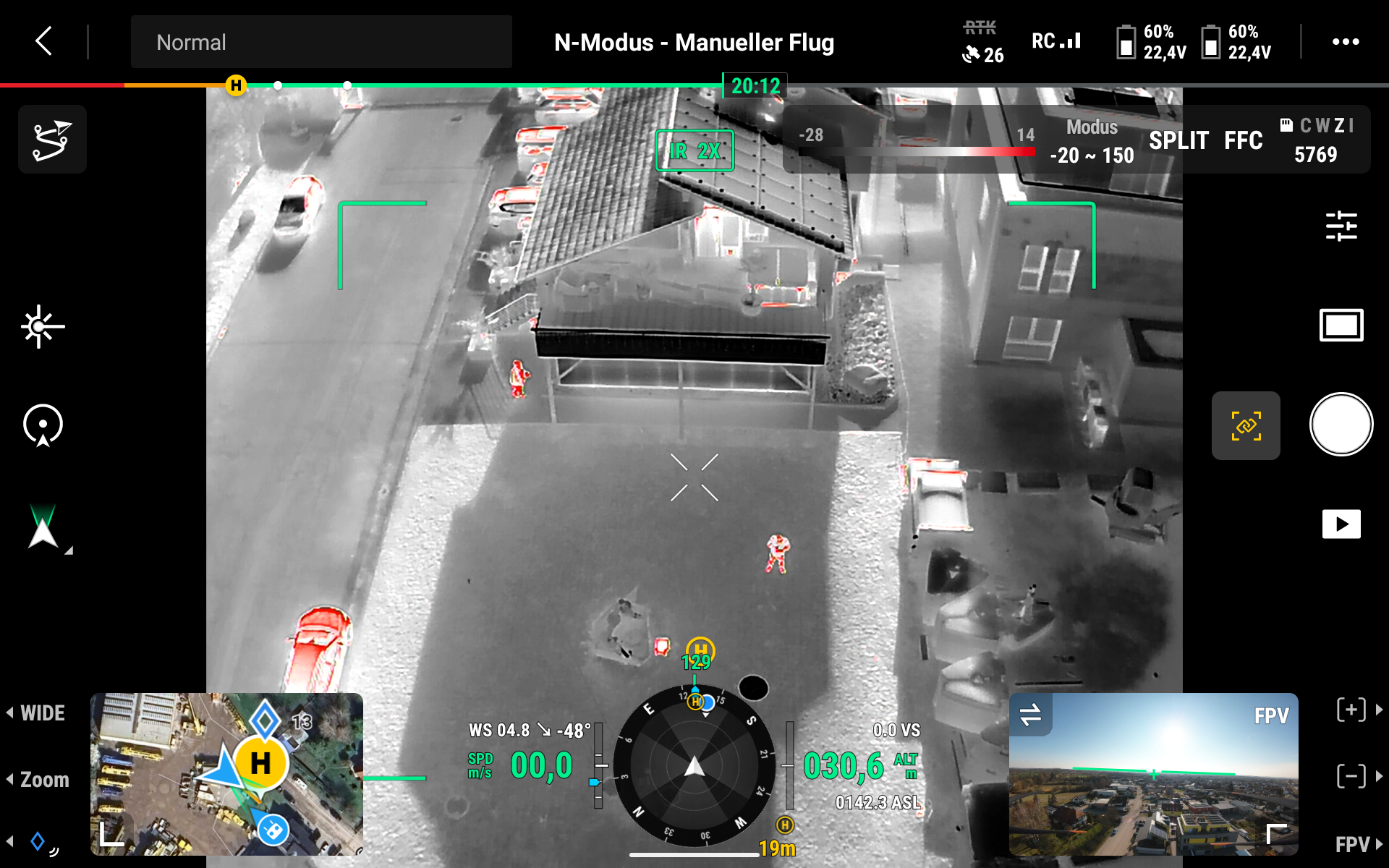Screen dimensions: 1389x868
Task: Open the camera settings sliders icon
Action: pos(1341,226)
